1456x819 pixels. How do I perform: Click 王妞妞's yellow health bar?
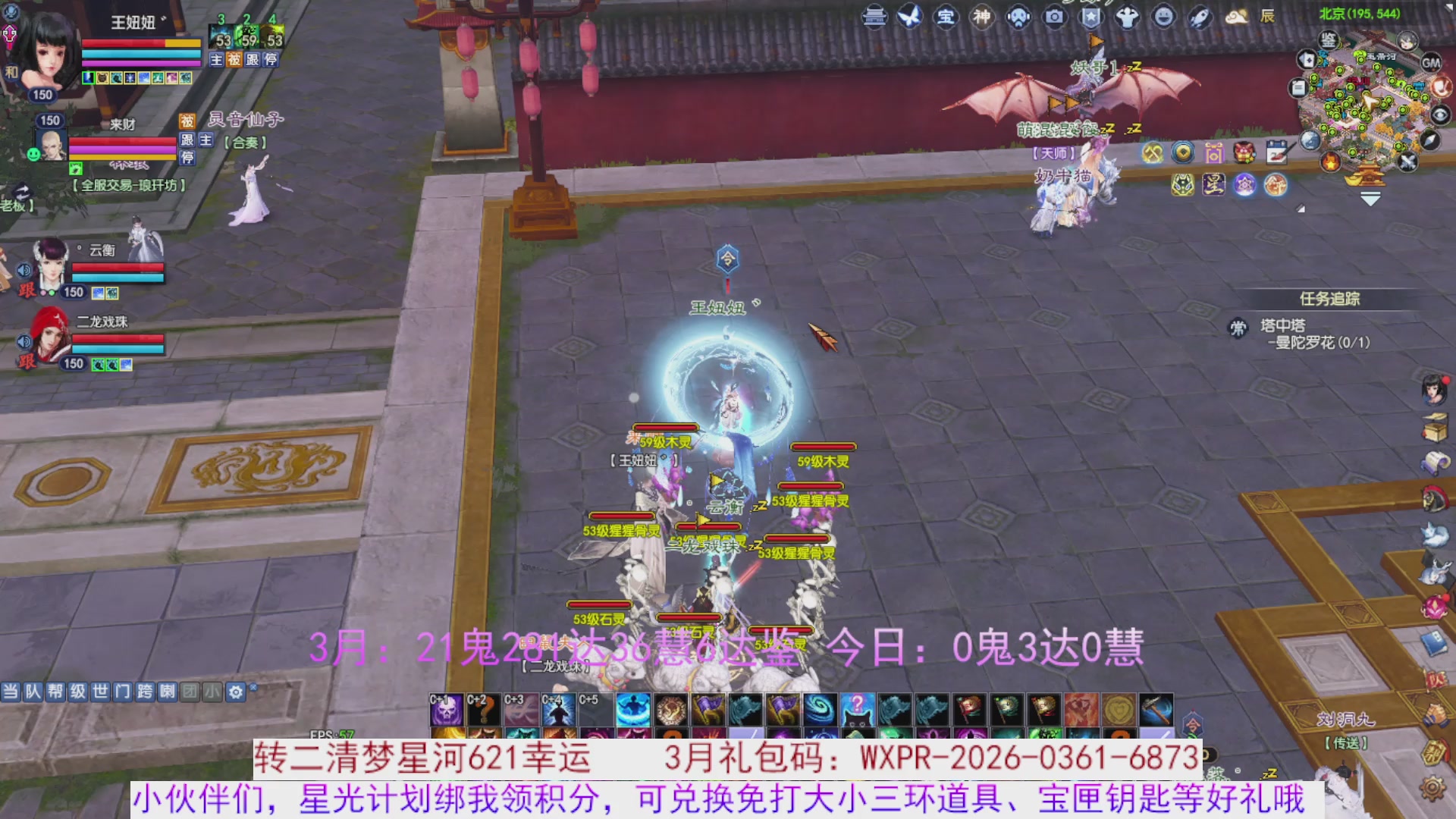182,43
